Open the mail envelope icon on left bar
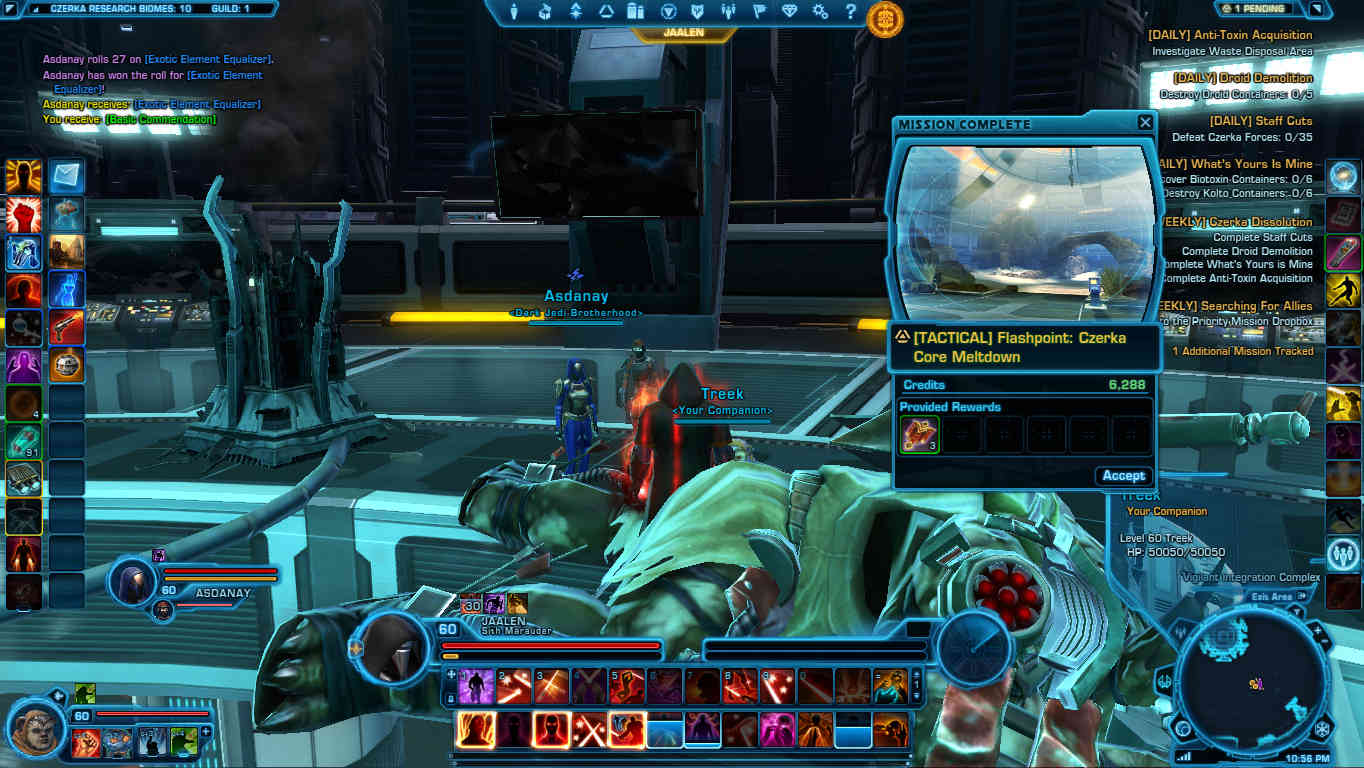Screen dimensions: 1364x768 [x=67, y=177]
